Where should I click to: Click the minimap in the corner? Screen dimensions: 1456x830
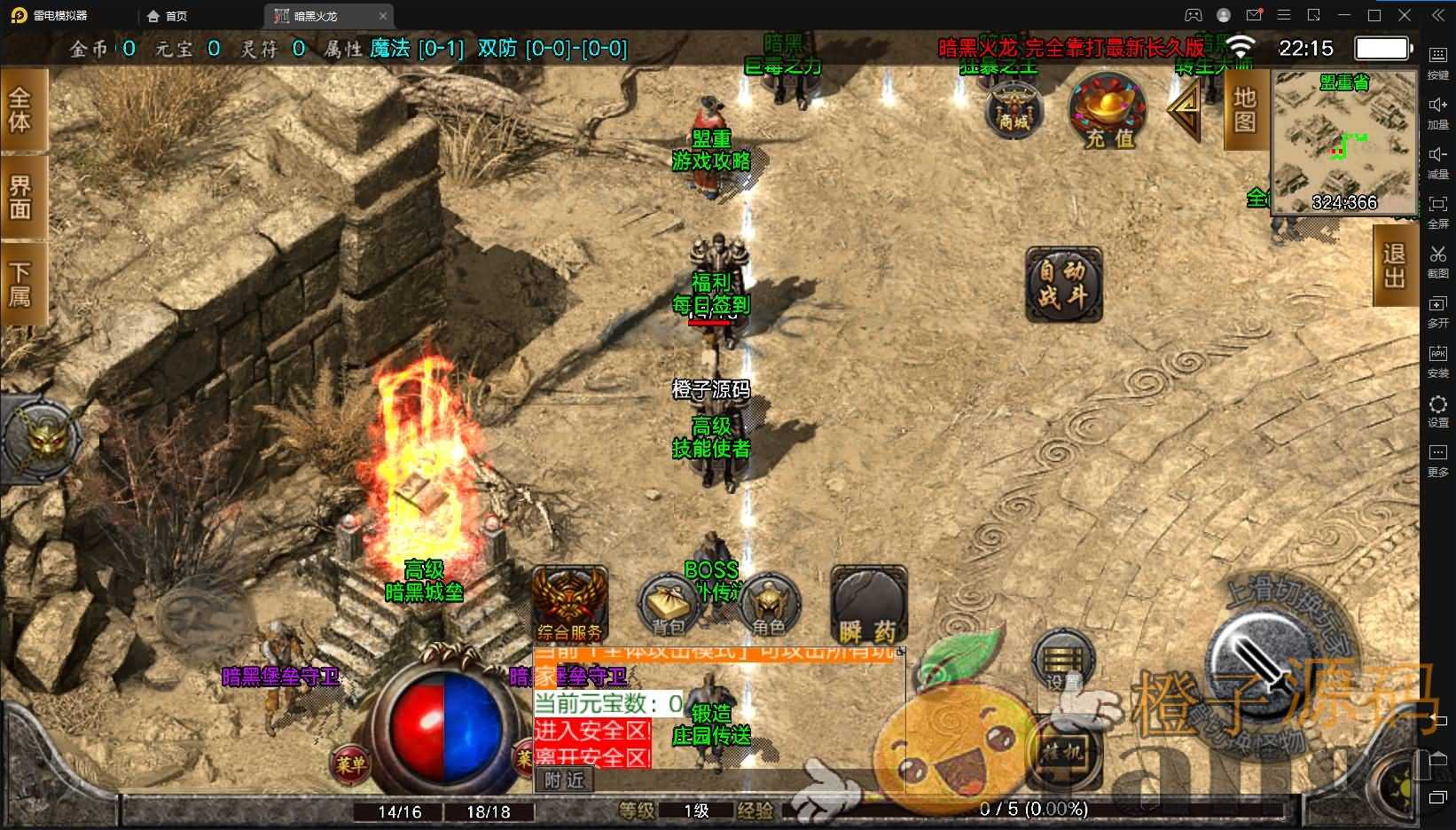(1343, 142)
